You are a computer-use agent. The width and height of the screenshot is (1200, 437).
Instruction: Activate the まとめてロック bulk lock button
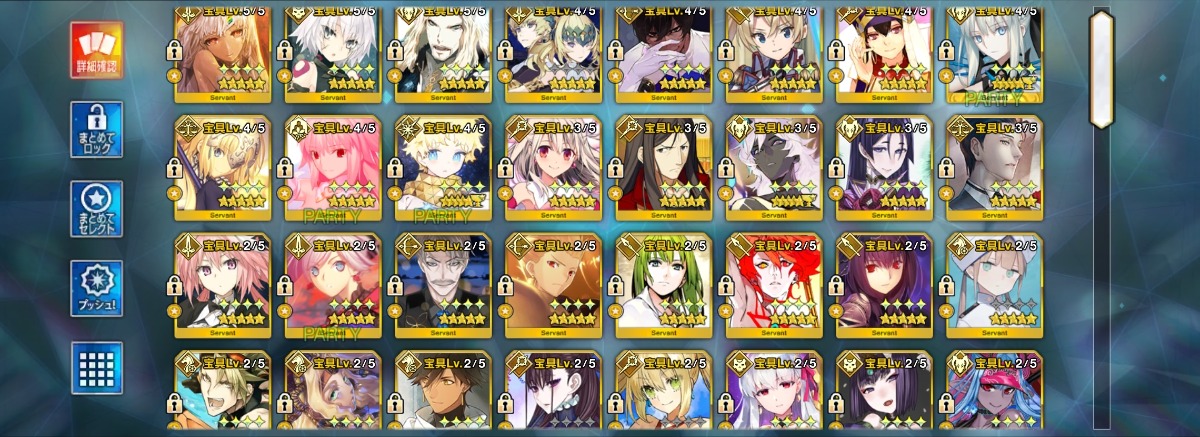[x=96, y=129]
